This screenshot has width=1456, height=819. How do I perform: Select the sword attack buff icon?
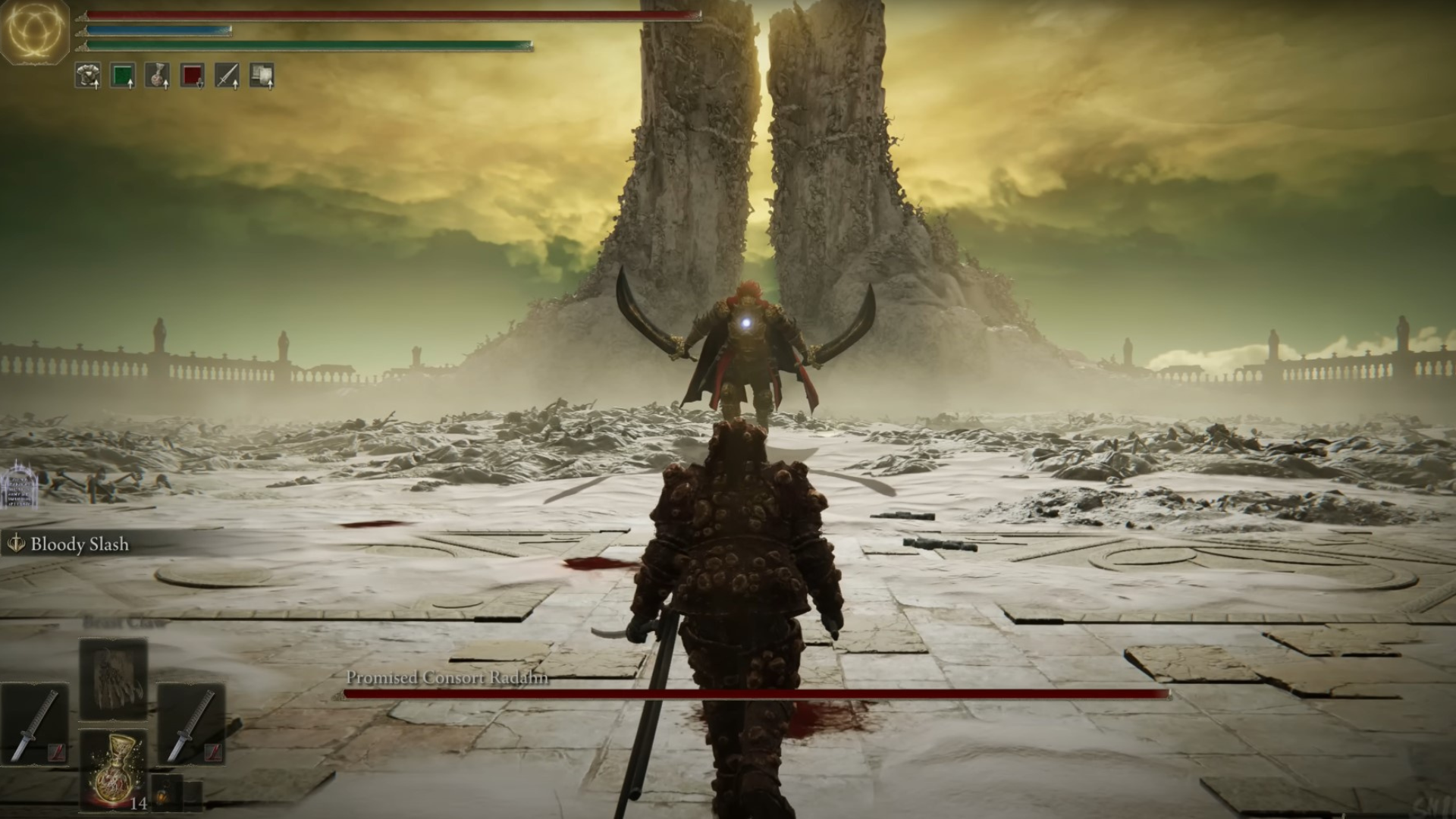tap(227, 76)
